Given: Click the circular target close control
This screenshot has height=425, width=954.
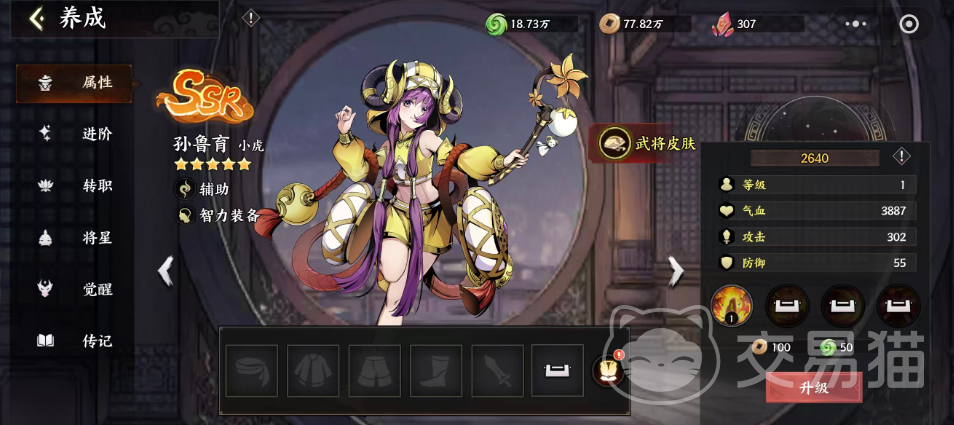Looking at the screenshot, I should point(909,23).
